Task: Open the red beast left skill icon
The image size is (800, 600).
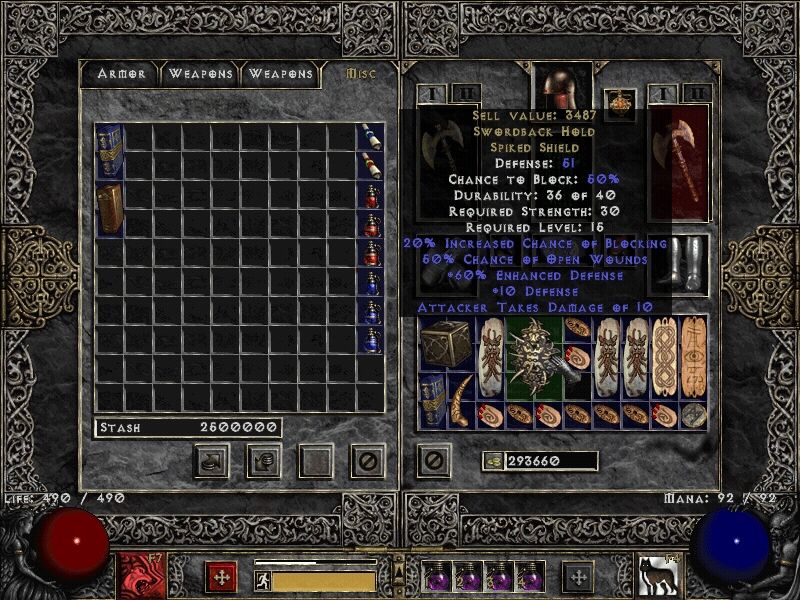Action: pos(139,576)
